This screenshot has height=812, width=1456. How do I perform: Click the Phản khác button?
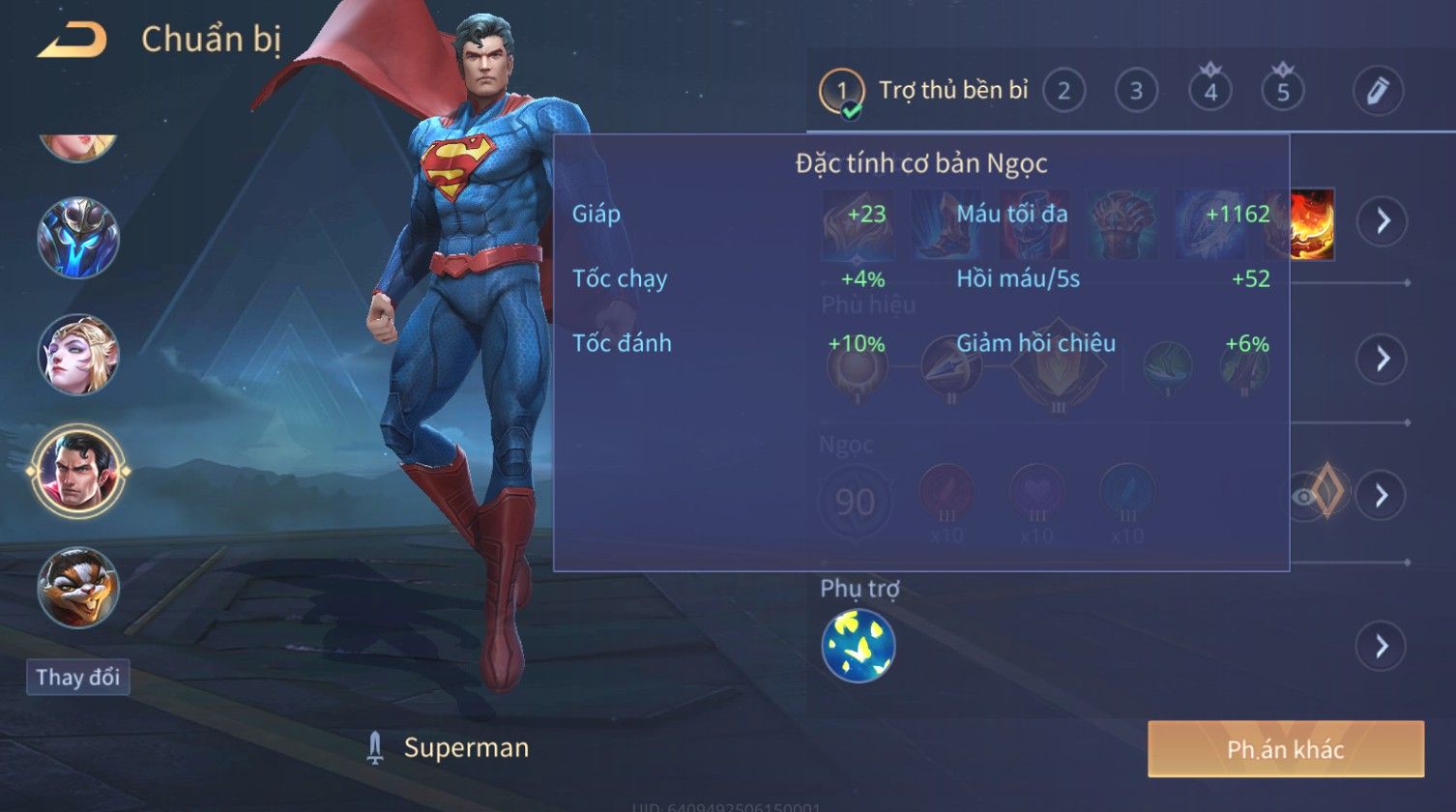tap(1285, 749)
